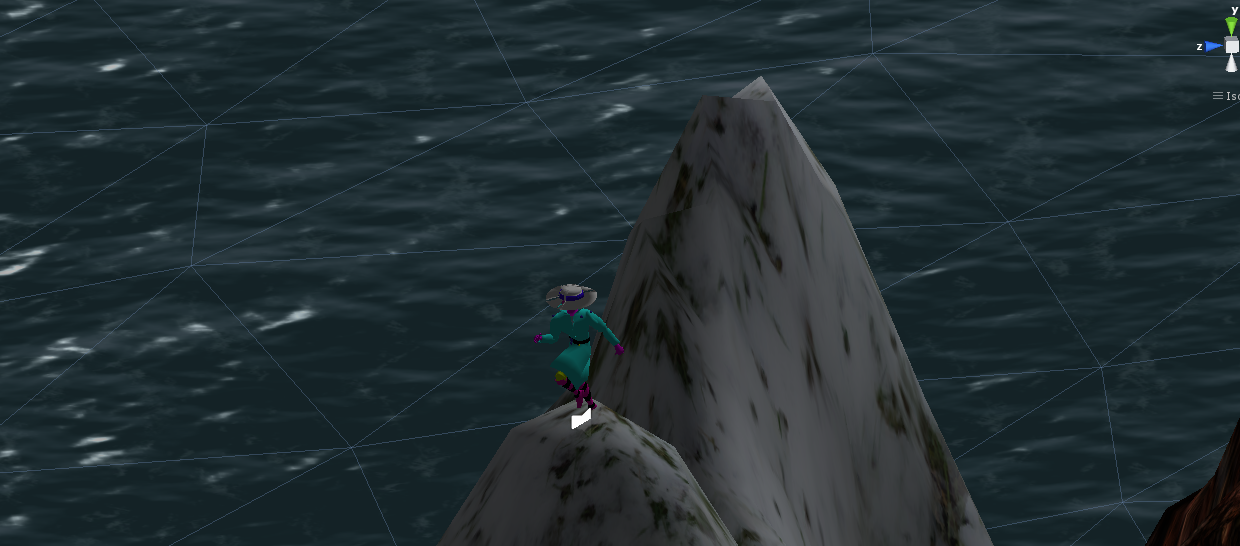The width and height of the screenshot is (1240, 546).
Task: Click the white downward cone on the gizmo
Action: [x=1232, y=64]
